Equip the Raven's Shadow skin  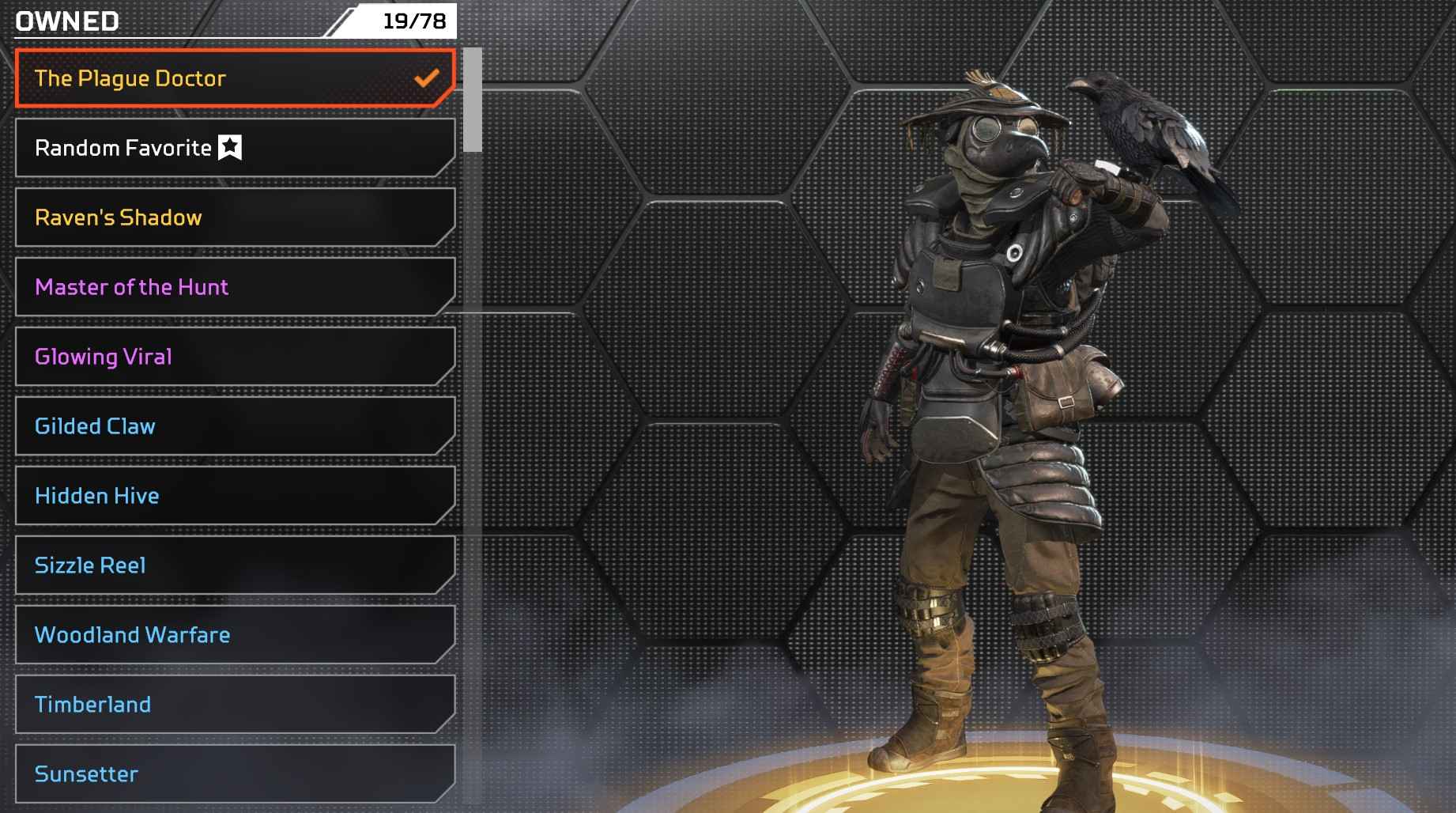235,217
